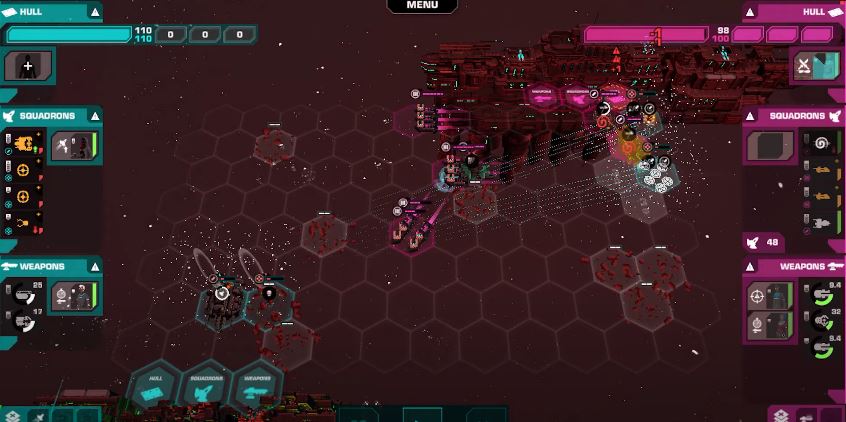Inspect the enemy hull crew portrait
Viewport: 846px width, 422px height.
tap(815, 66)
